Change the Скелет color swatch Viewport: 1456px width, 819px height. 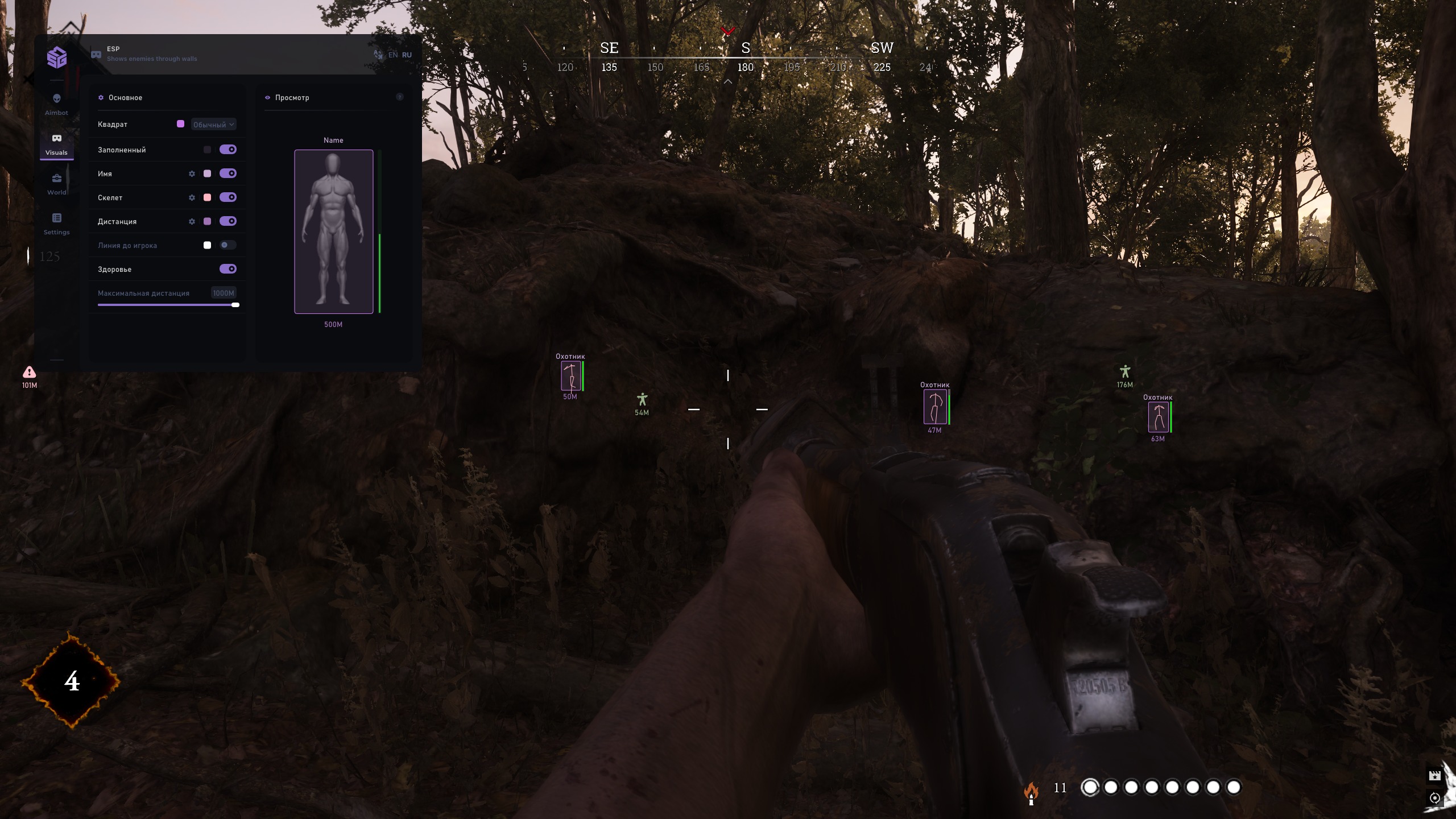(208, 197)
